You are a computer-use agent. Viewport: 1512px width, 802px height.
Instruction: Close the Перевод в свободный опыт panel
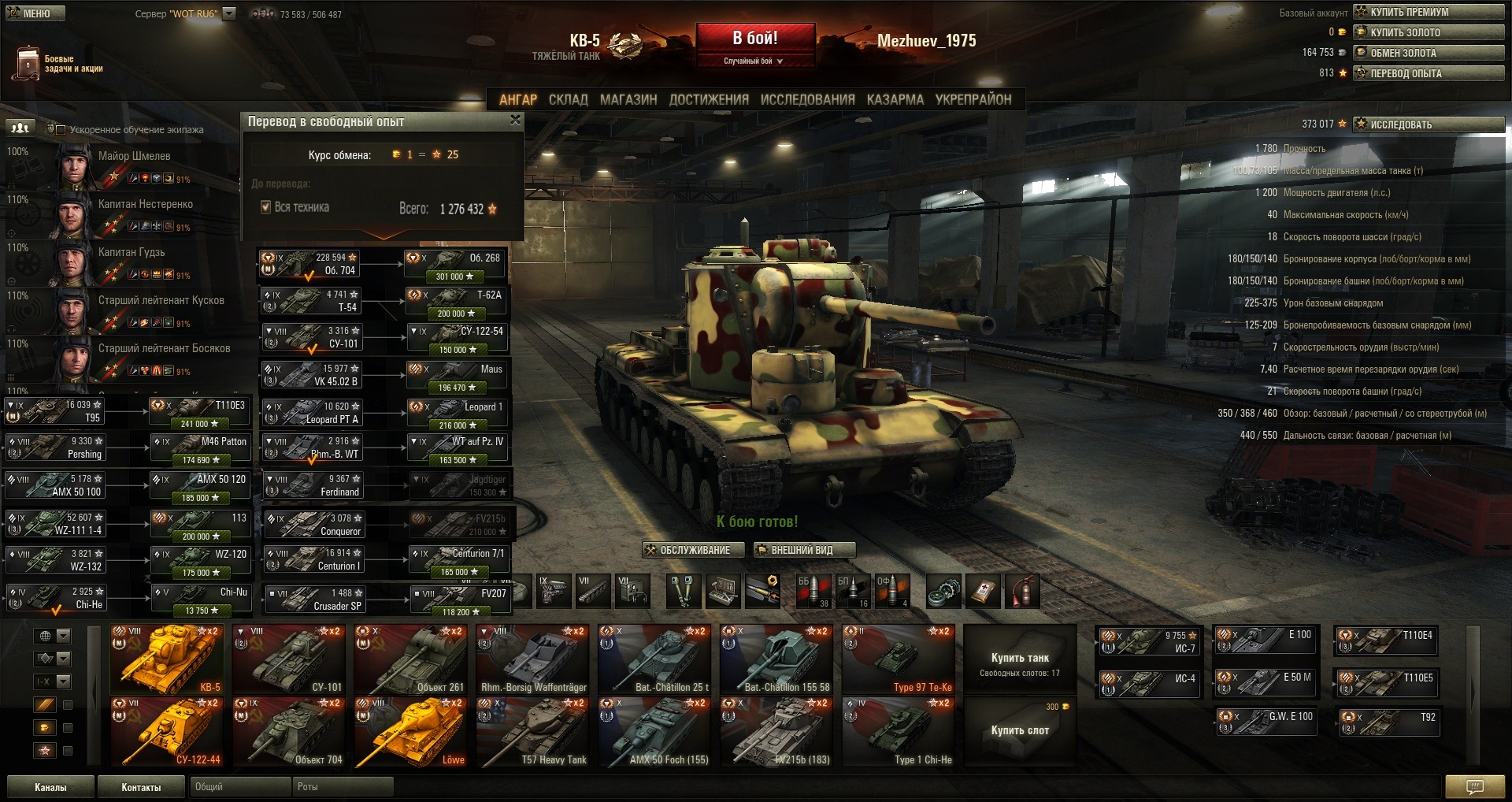515,120
